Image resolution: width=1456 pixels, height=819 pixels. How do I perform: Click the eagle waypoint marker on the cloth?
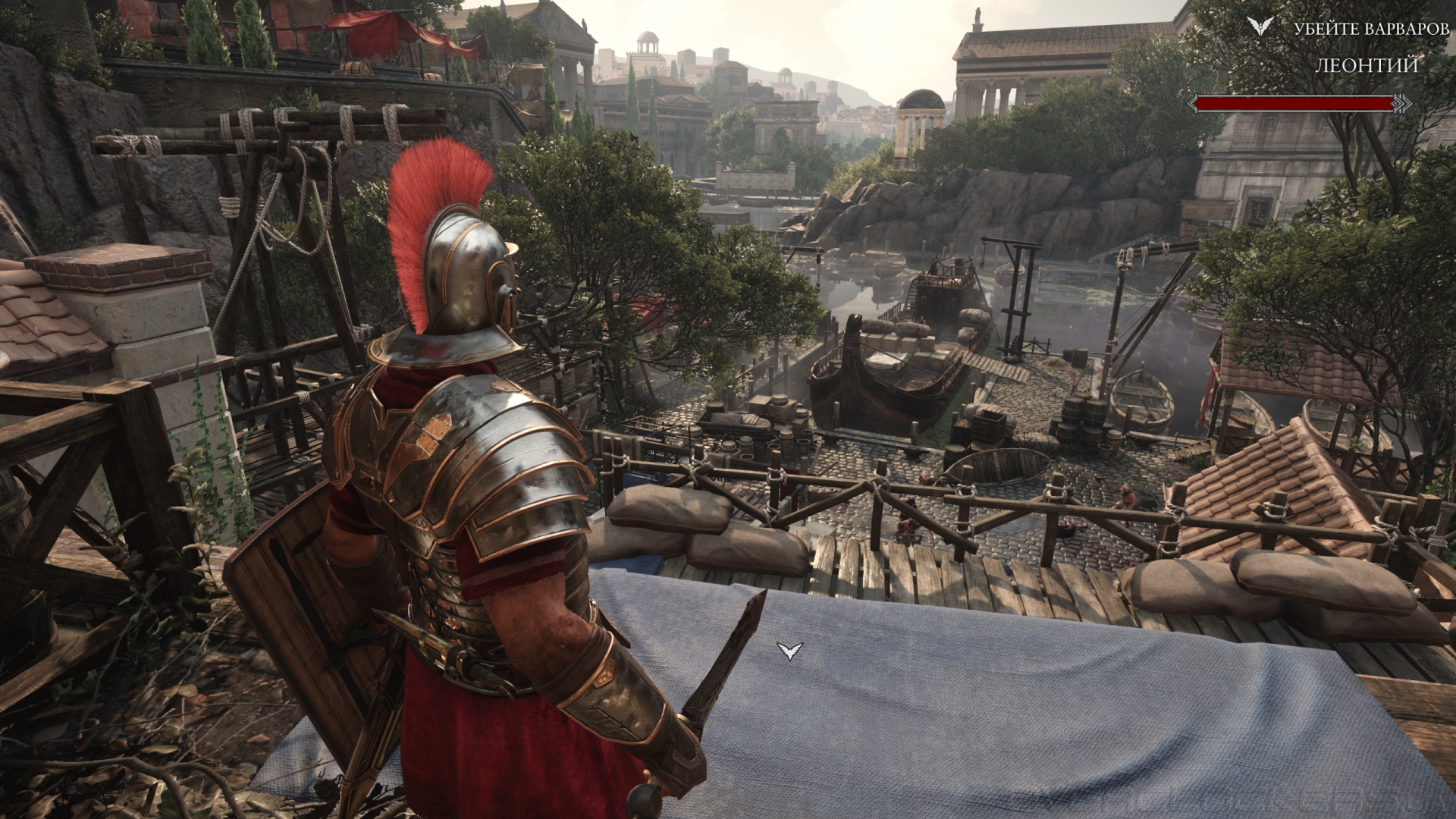point(789,651)
